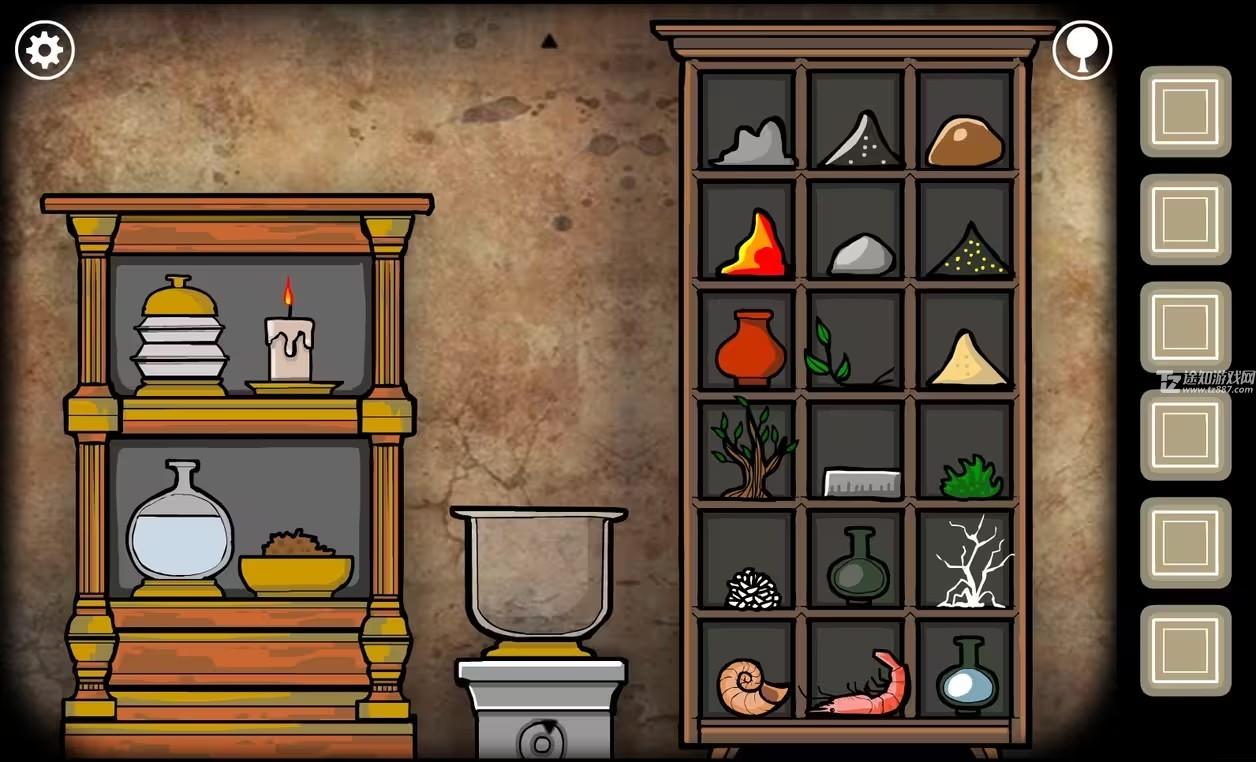The width and height of the screenshot is (1256, 762).
Task: Open the settings gear menu
Action: (45, 50)
